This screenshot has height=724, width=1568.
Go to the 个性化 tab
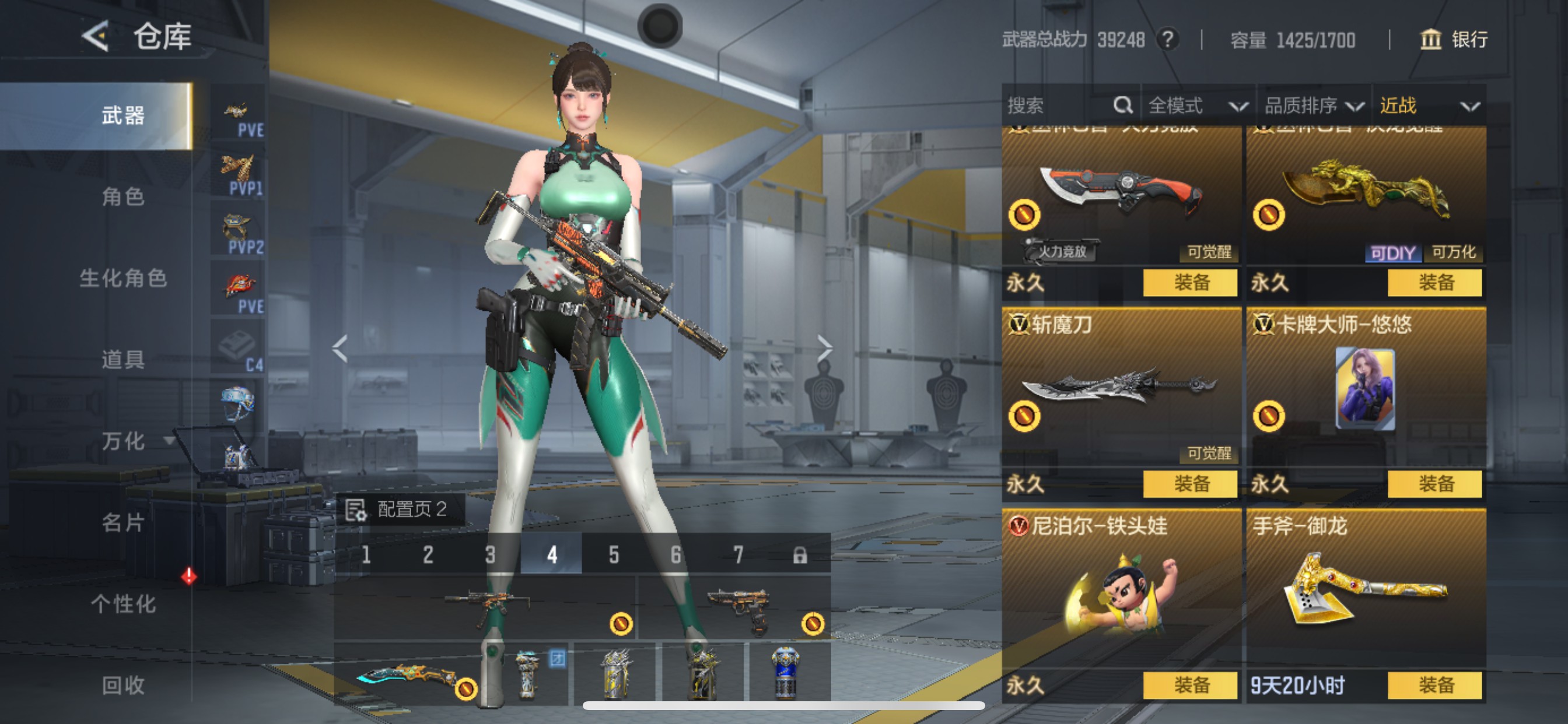(x=123, y=604)
